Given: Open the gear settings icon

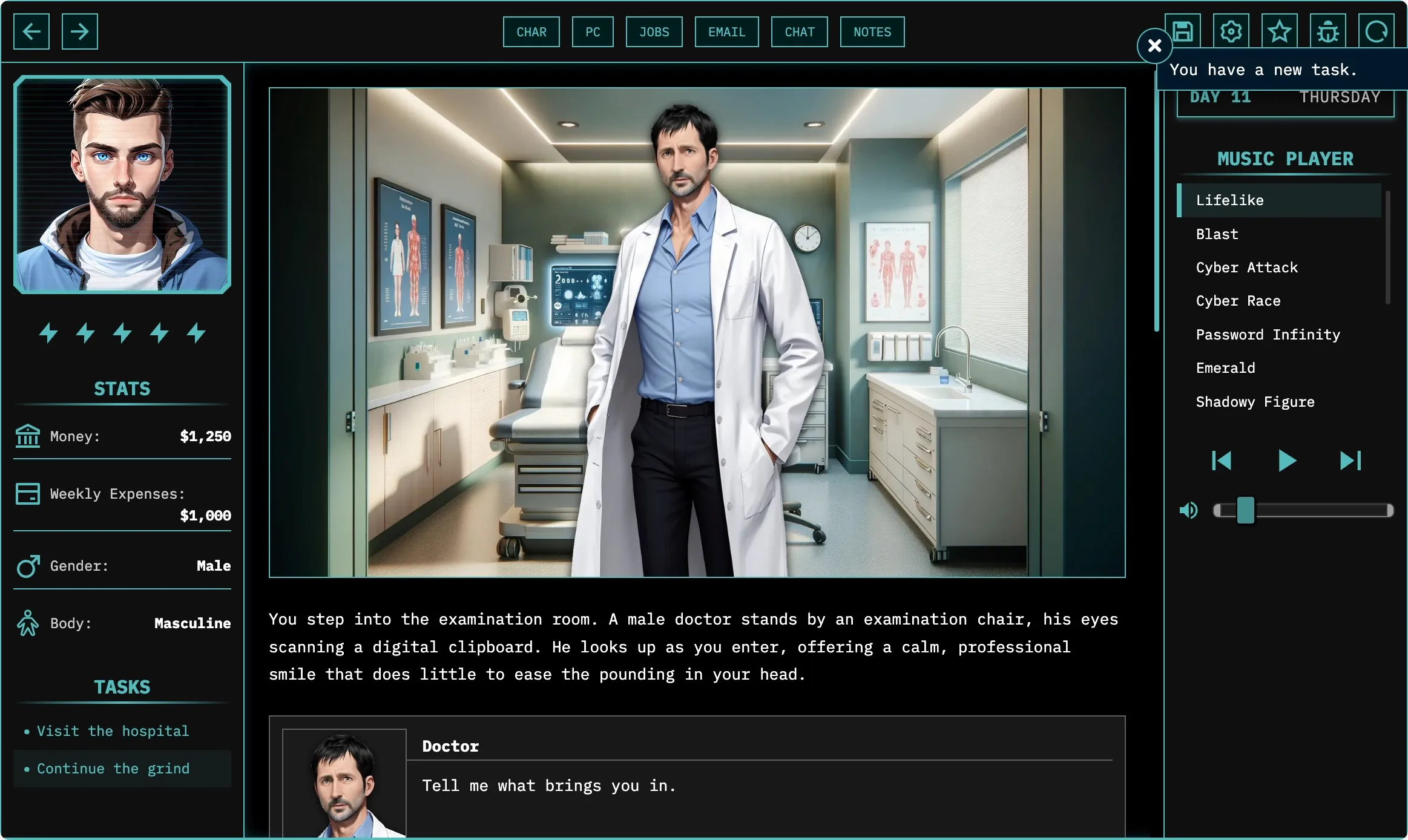Looking at the screenshot, I should (1231, 31).
